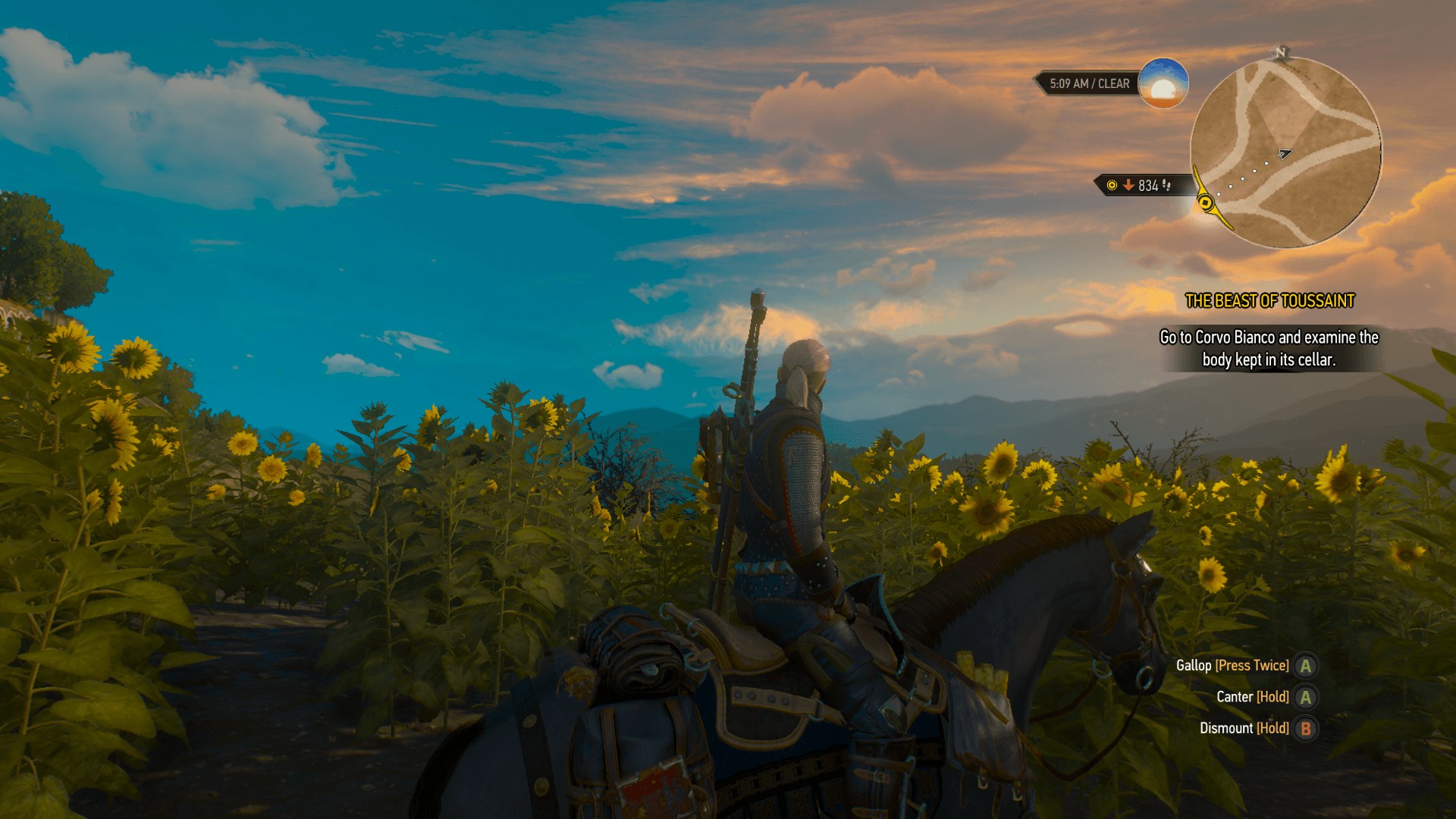Click the player arrow on the minimap
Screen dimensions: 1456x819
click(x=1283, y=154)
